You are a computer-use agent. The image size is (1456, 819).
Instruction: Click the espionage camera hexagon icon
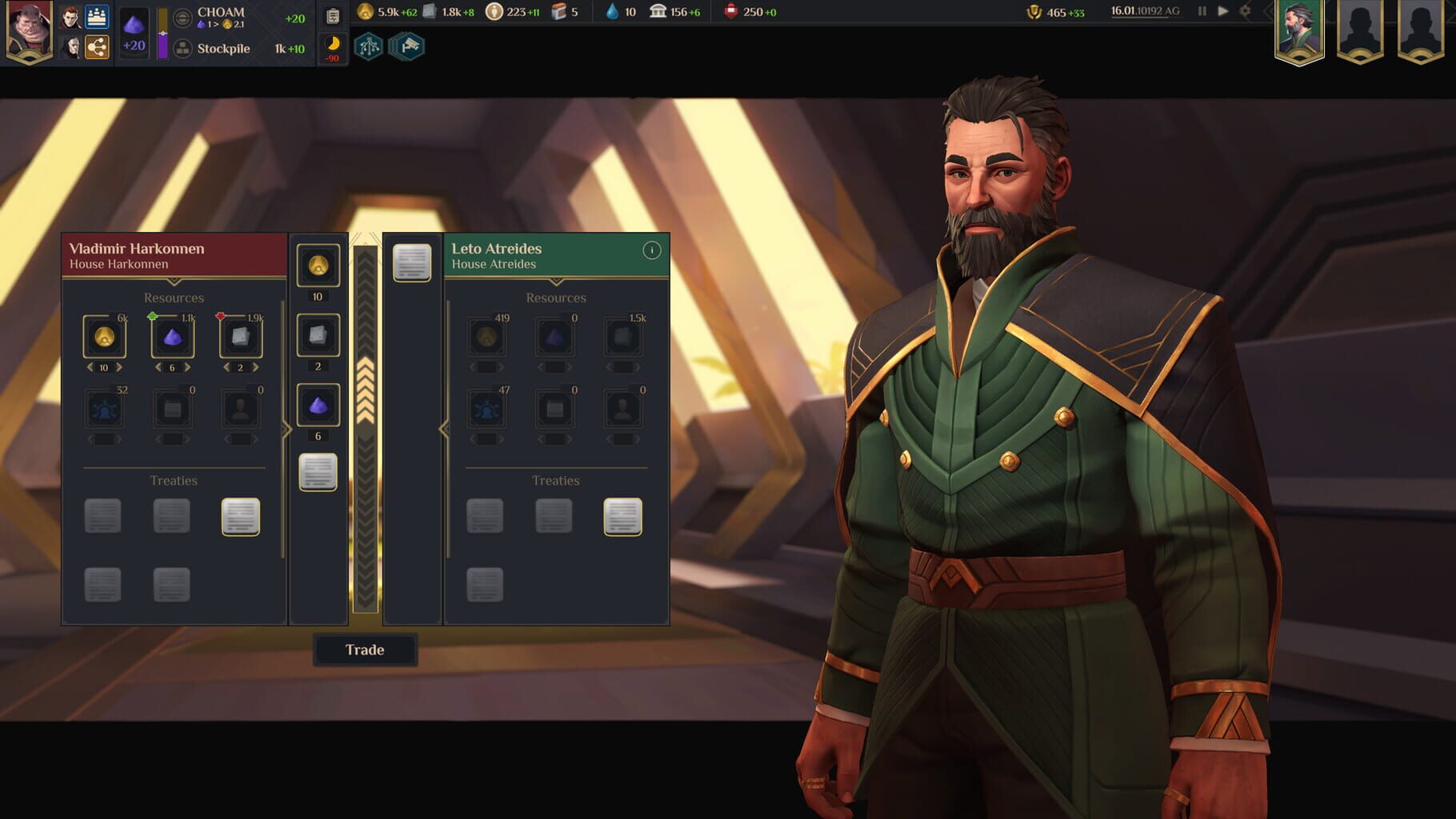[x=406, y=46]
